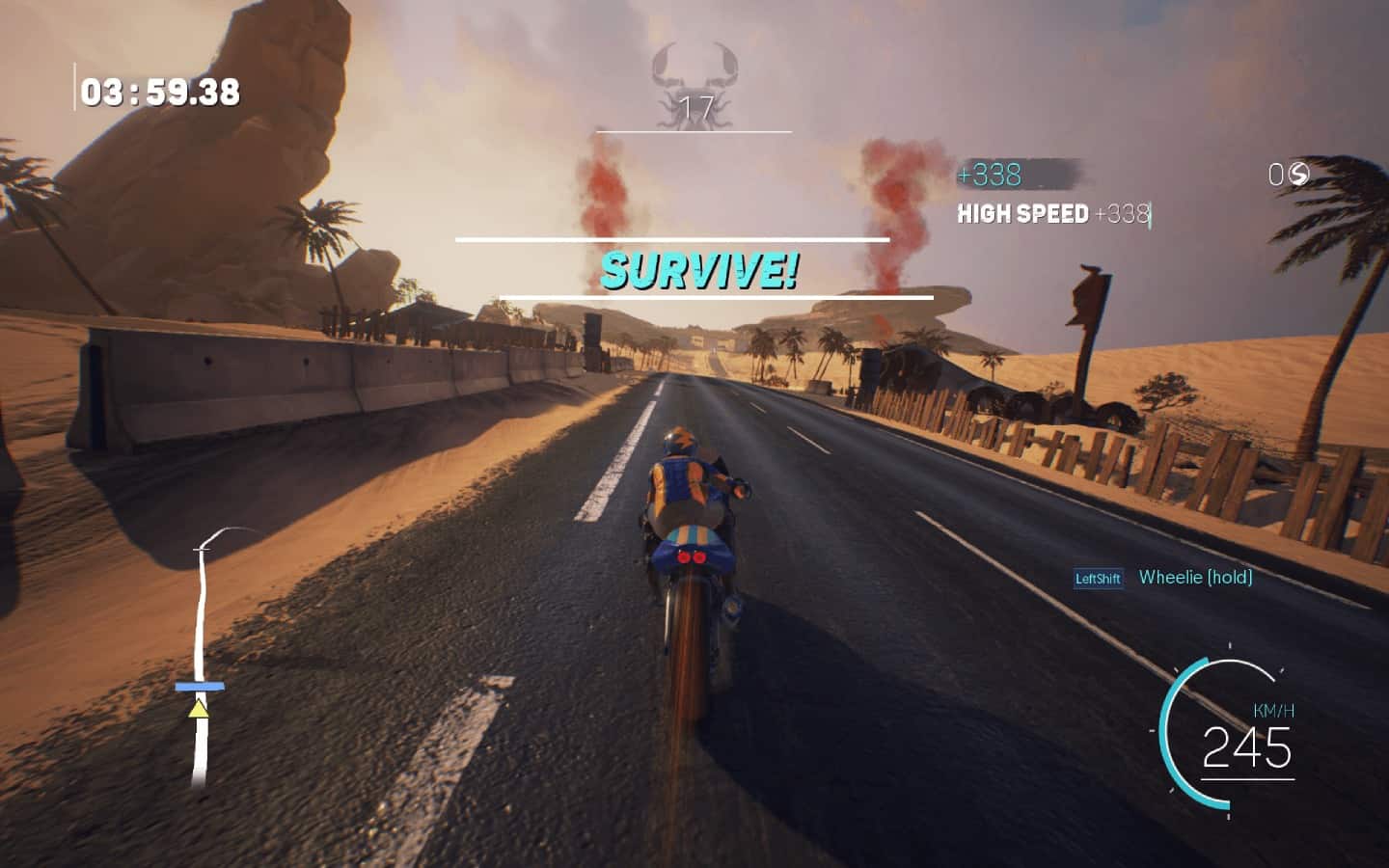1389x868 pixels.
Task: Select the yellow player arrow on track map
Action: pyautogui.click(x=199, y=710)
